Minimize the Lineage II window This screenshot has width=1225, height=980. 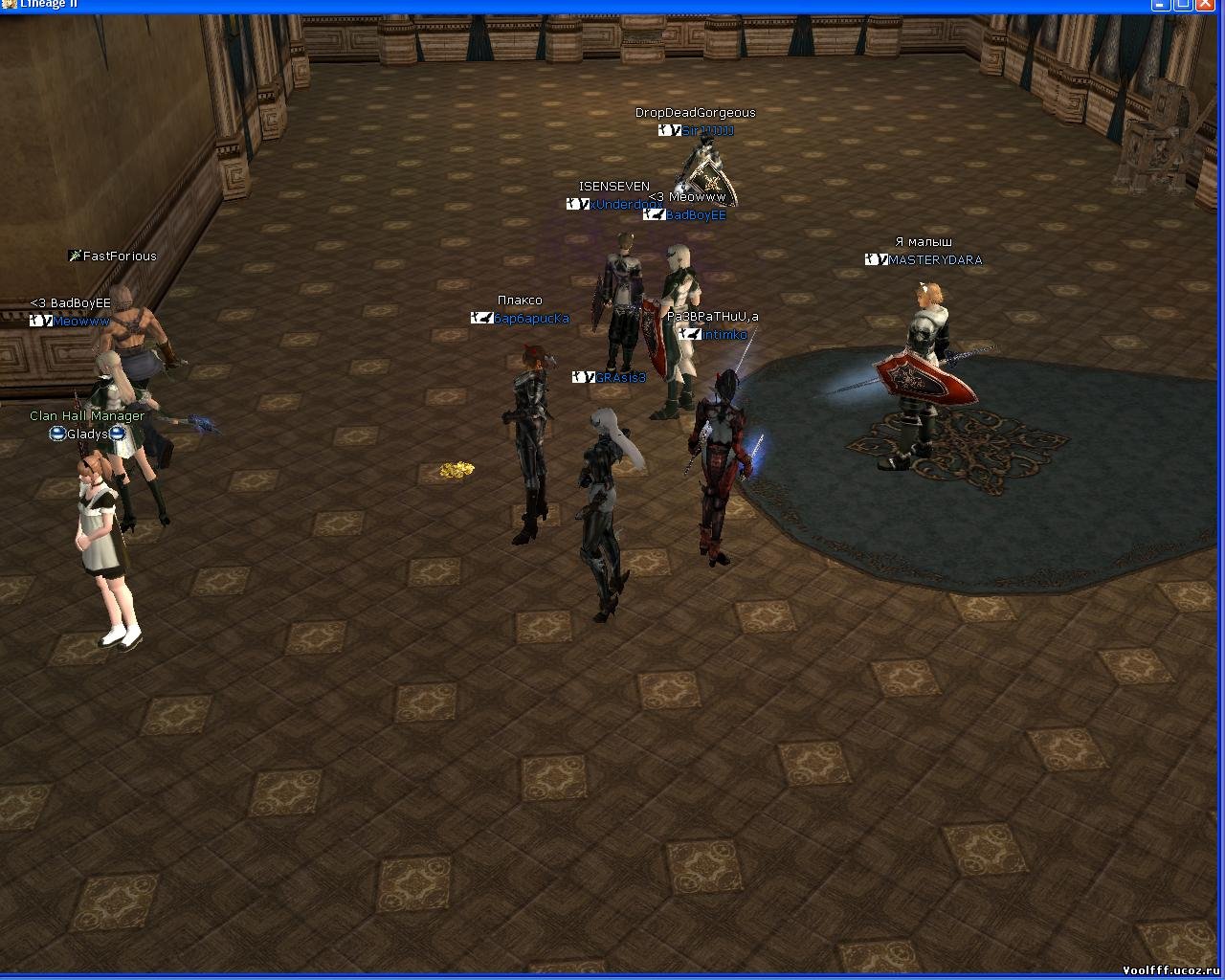tap(1163, 4)
